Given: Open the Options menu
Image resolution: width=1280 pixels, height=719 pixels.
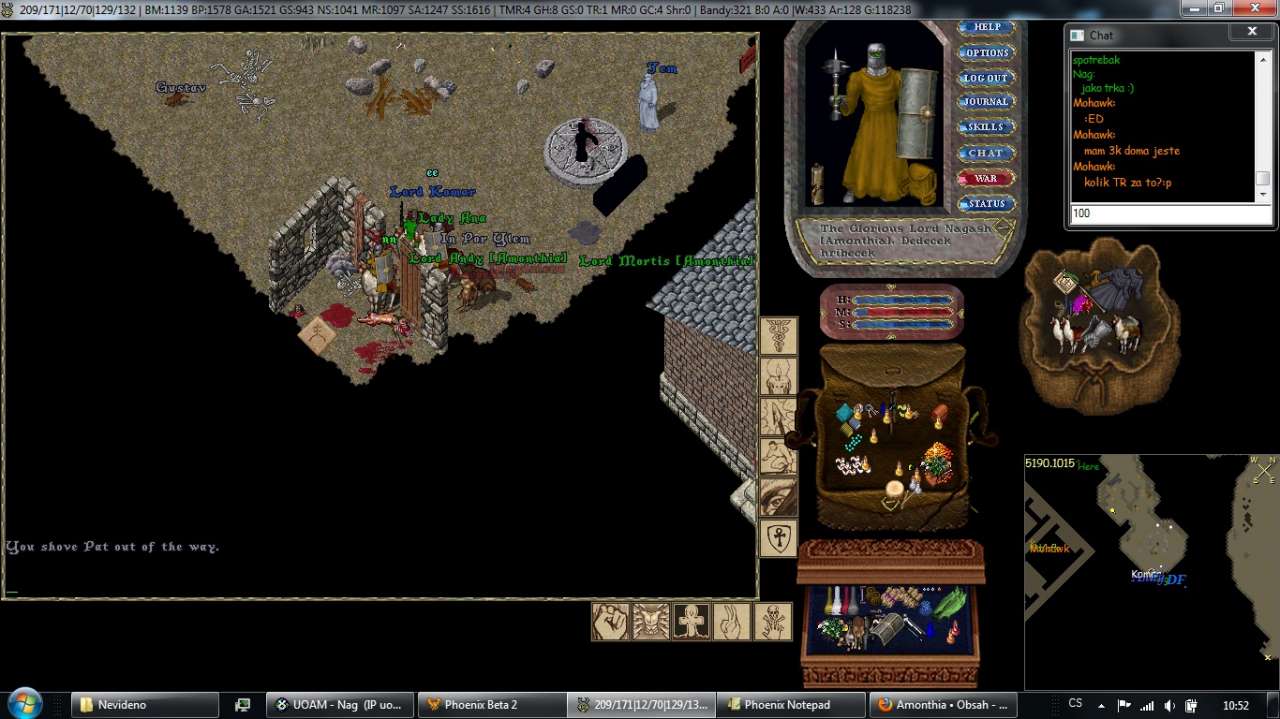Looking at the screenshot, I should click(x=986, y=53).
